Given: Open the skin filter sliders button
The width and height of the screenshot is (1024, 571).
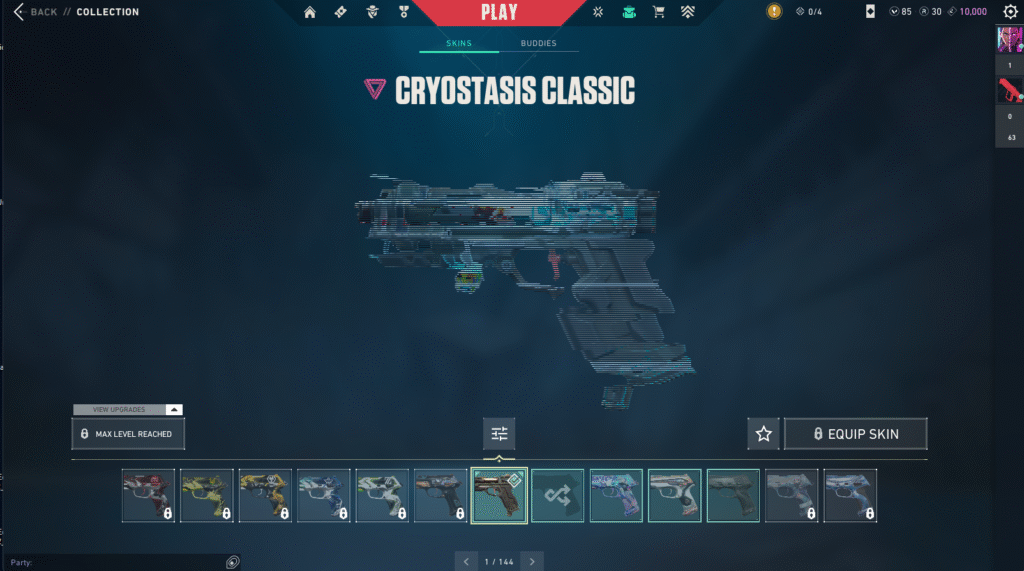Looking at the screenshot, I should pos(499,434).
